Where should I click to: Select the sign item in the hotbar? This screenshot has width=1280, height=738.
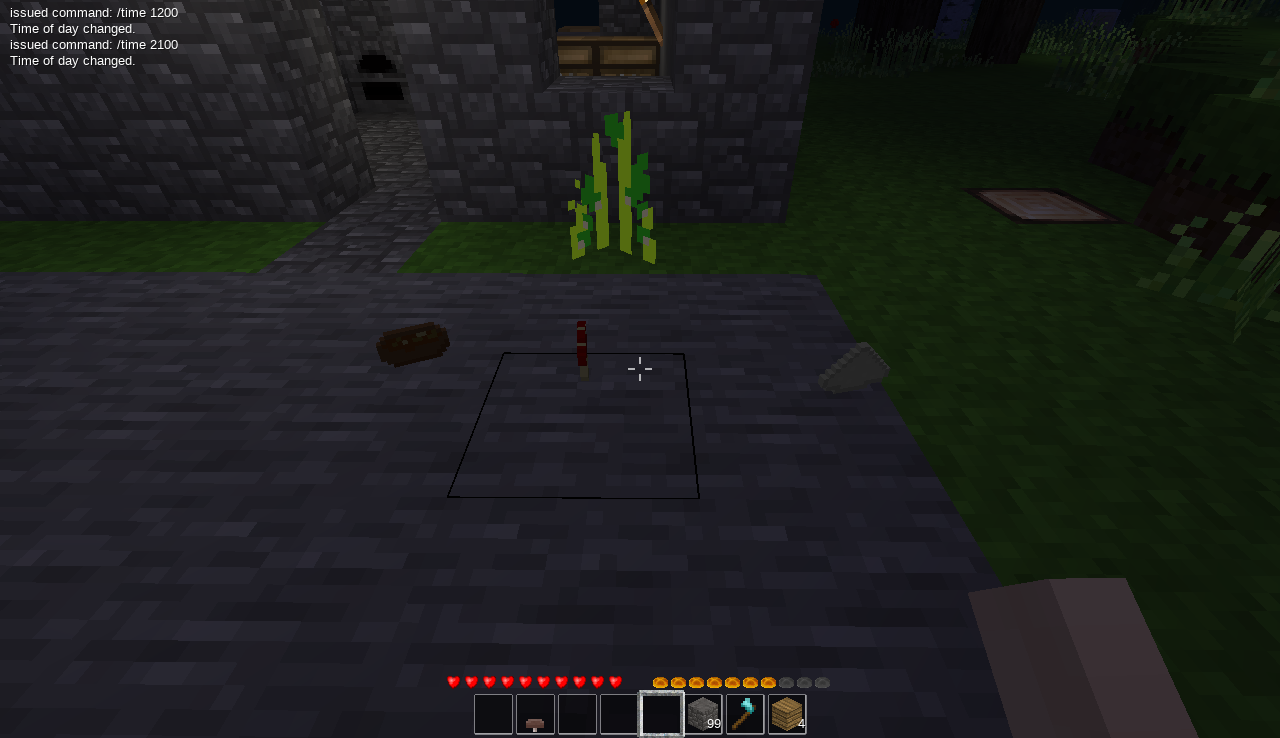[x=535, y=713]
